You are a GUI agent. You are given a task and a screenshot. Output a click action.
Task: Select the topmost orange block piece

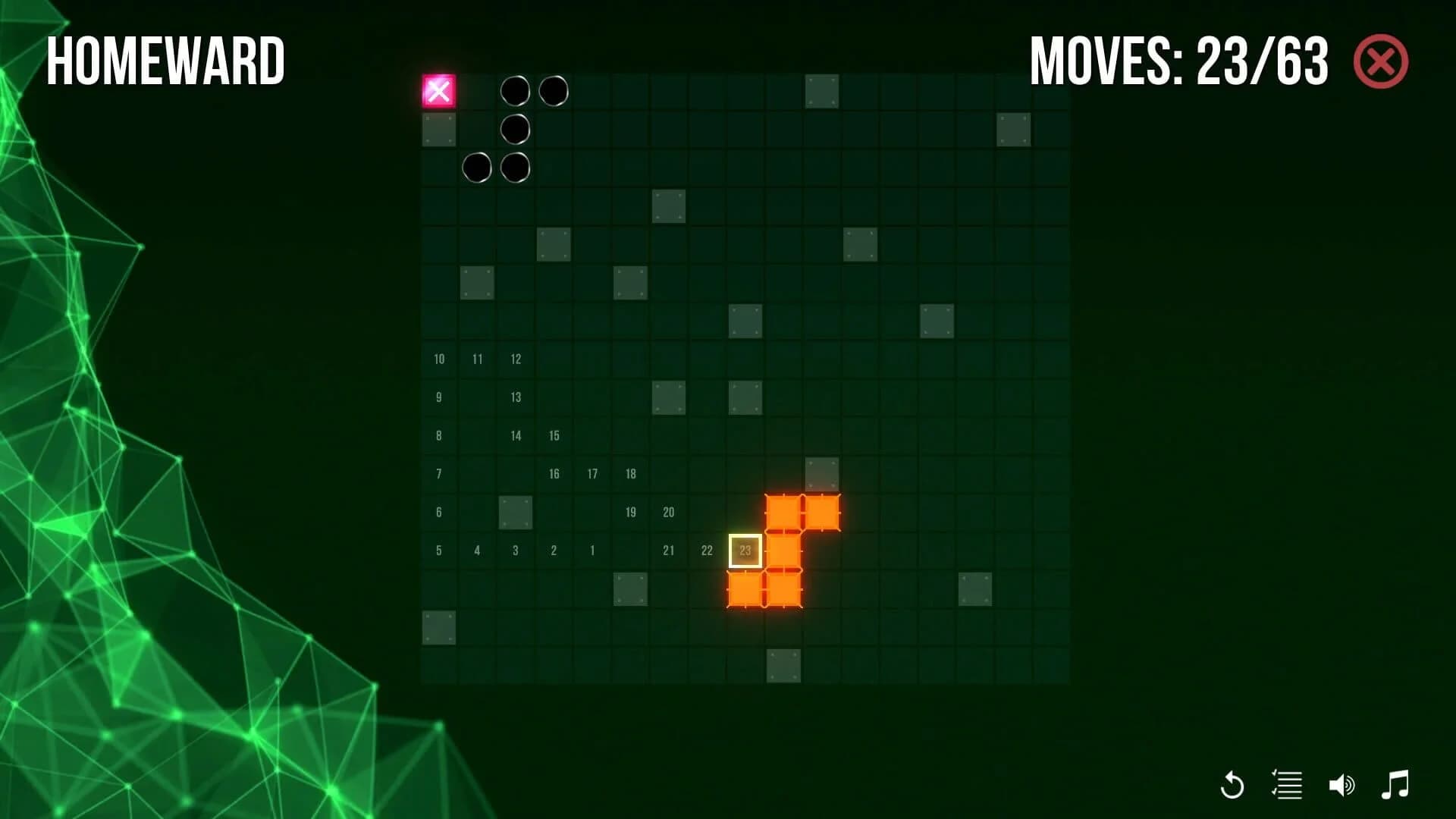pos(785,512)
